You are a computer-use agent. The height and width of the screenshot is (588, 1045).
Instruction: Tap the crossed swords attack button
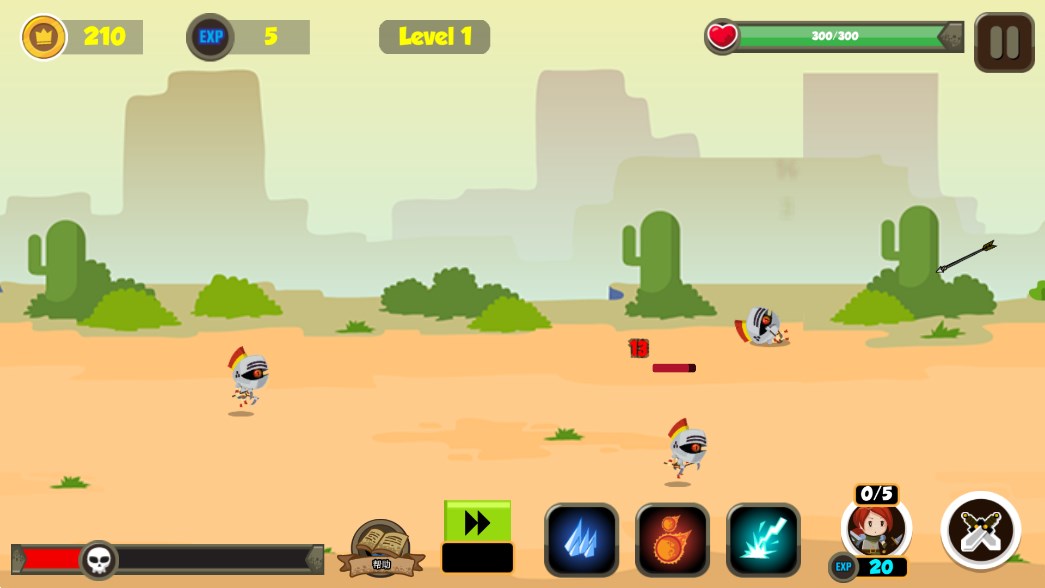980,530
